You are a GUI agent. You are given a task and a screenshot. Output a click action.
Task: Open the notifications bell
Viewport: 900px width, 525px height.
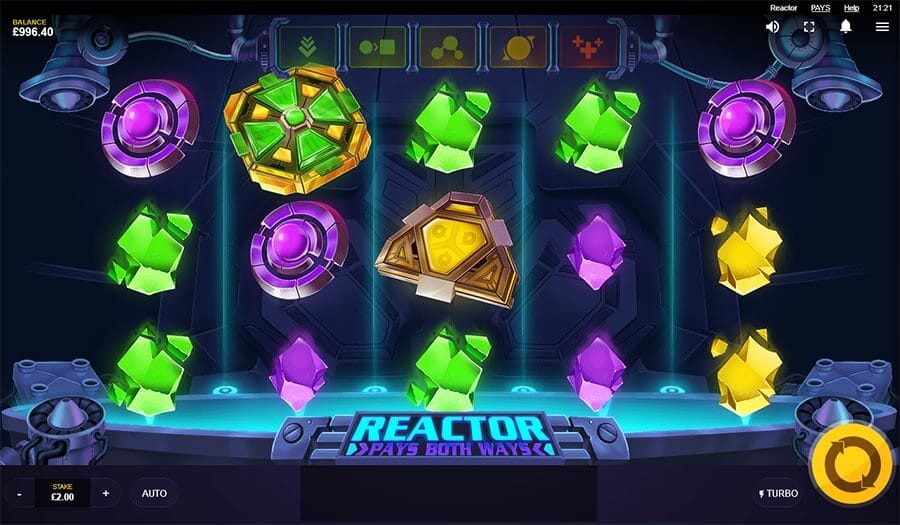845,27
